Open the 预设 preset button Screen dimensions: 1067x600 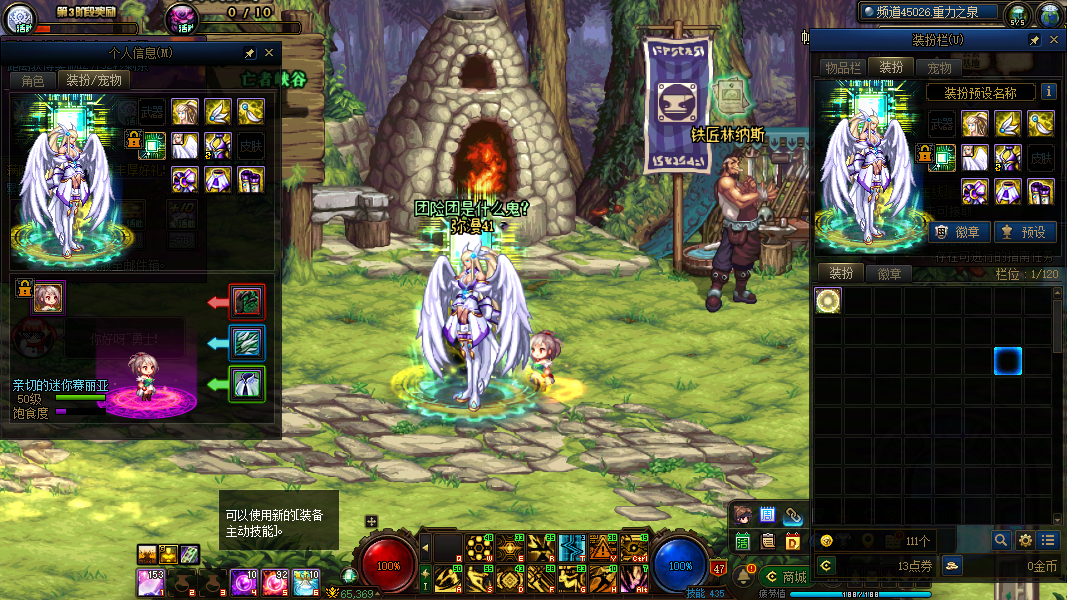[1025, 232]
